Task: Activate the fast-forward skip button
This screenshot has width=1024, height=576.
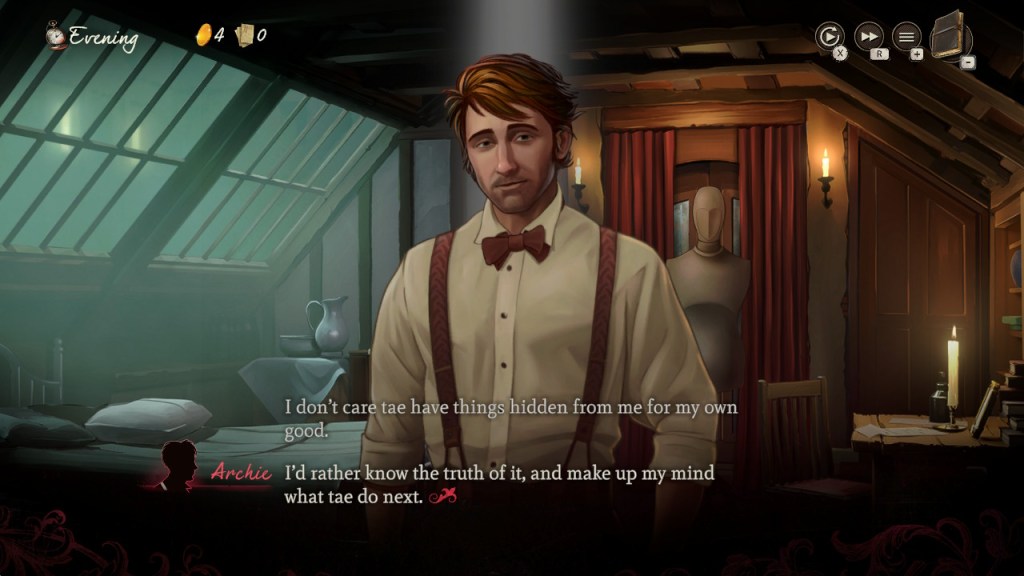Action: [868, 37]
